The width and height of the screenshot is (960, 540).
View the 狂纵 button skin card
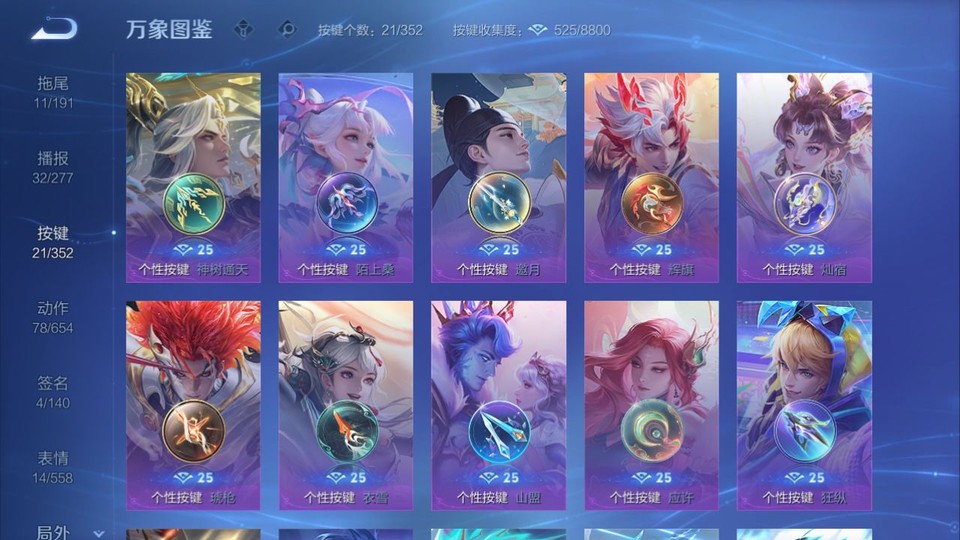coord(804,405)
